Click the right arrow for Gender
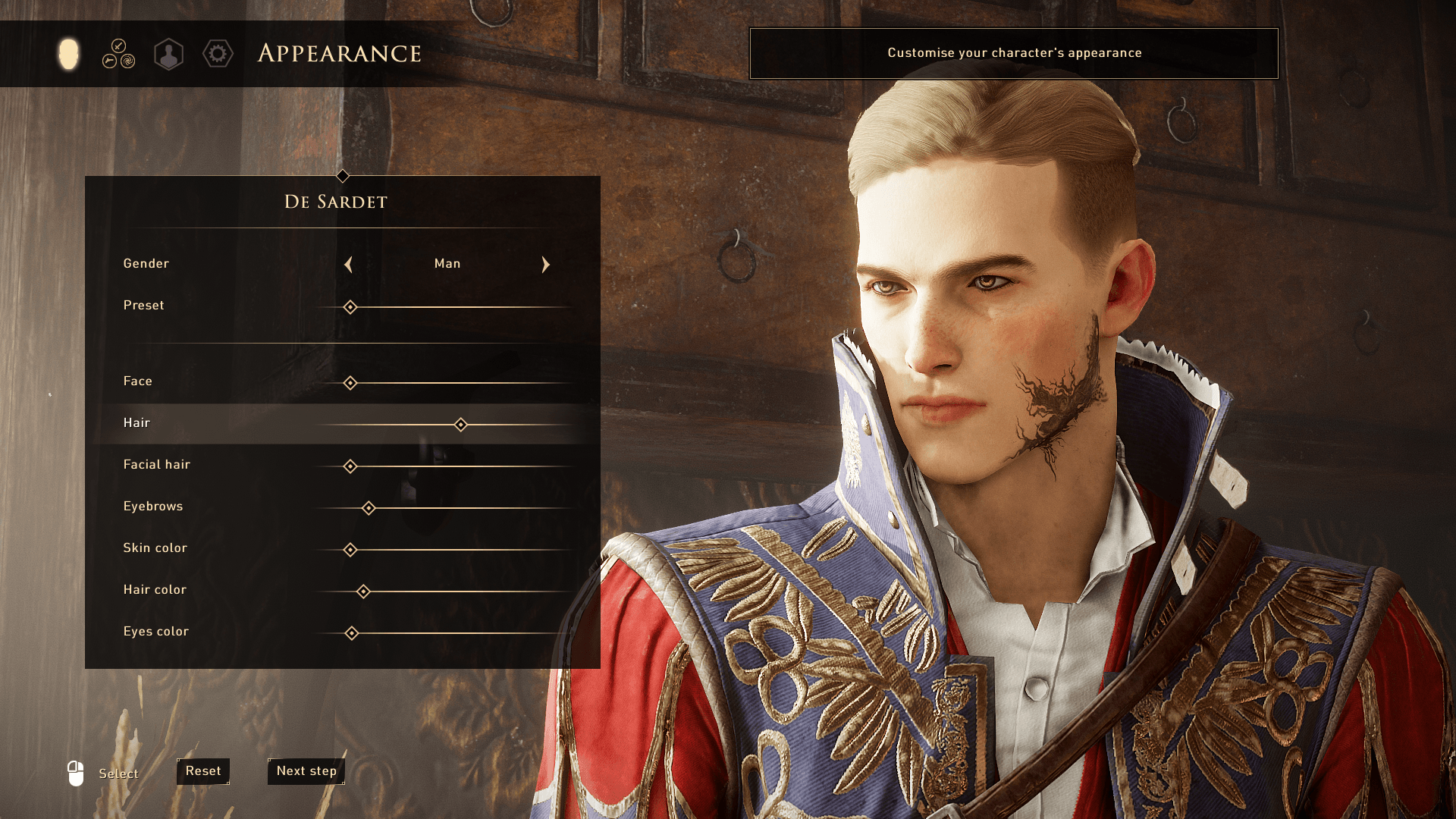 545,265
